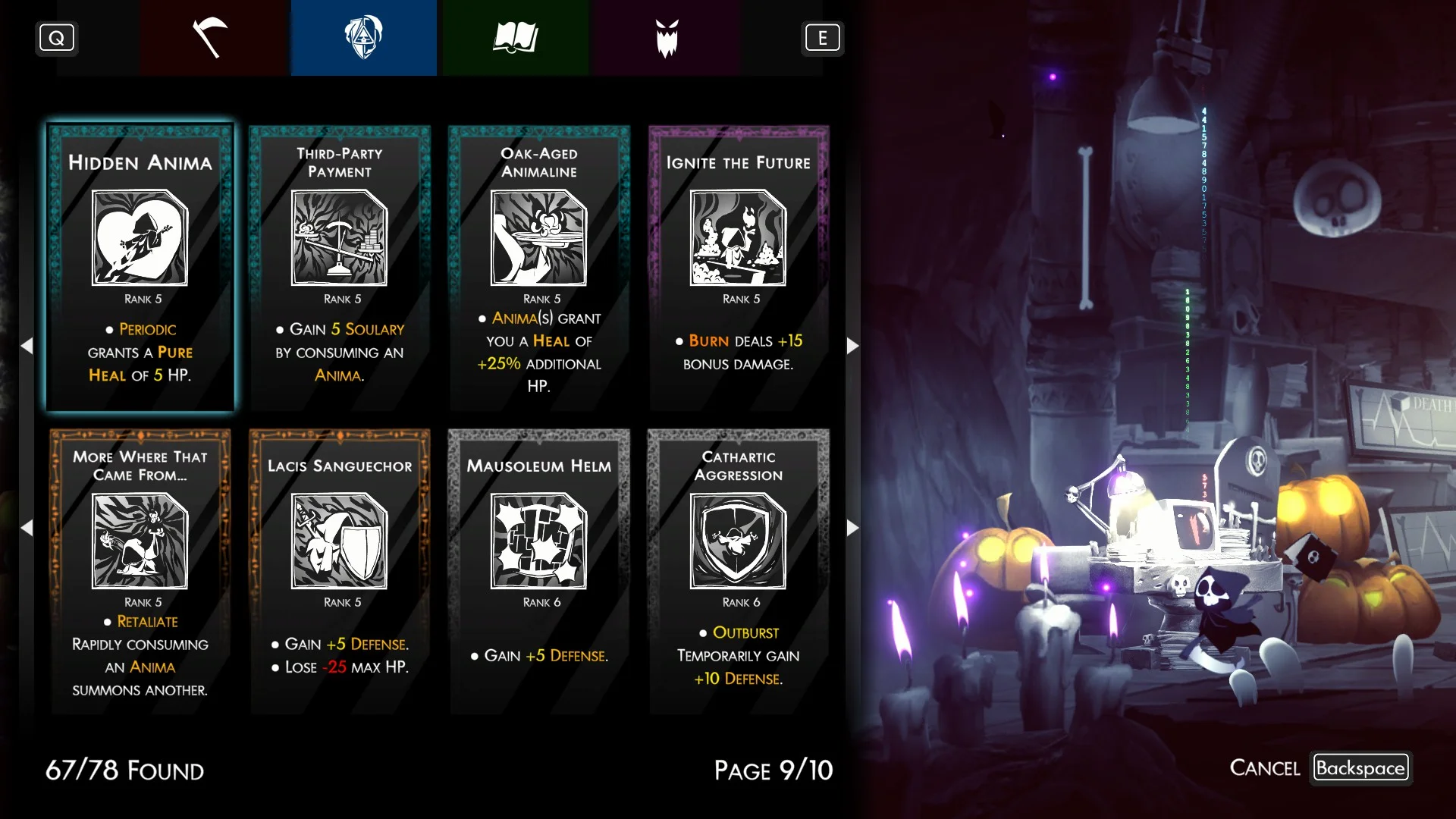
Task: Choose the Third-Party Payment card
Action: 340,268
